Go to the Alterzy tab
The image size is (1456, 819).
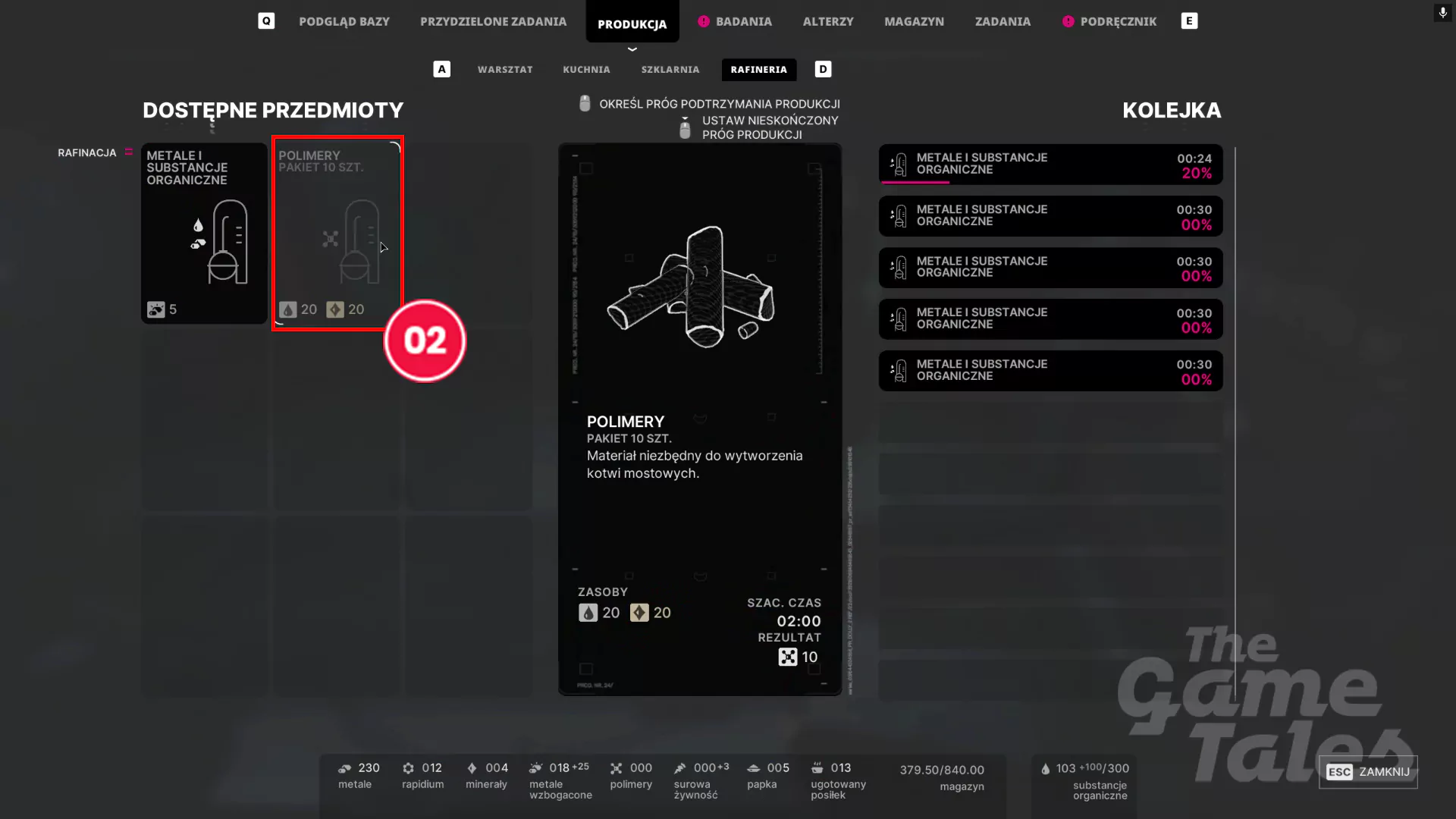click(x=827, y=21)
